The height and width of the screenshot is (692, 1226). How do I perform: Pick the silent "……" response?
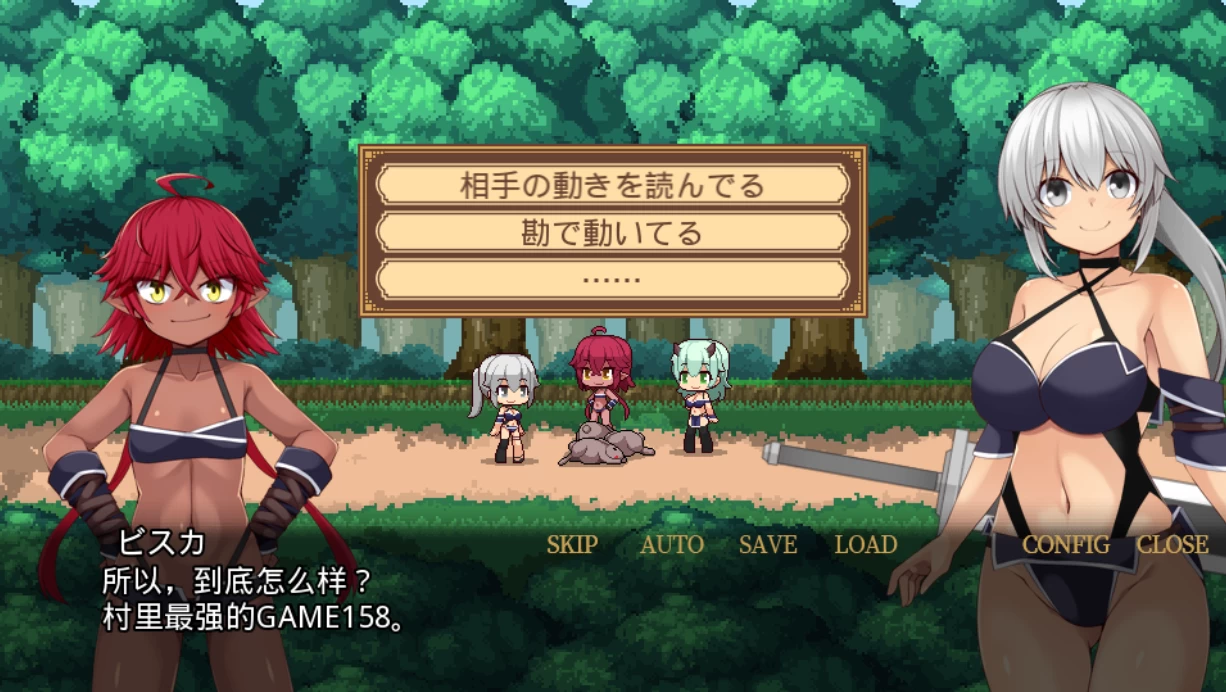(612, 279)
